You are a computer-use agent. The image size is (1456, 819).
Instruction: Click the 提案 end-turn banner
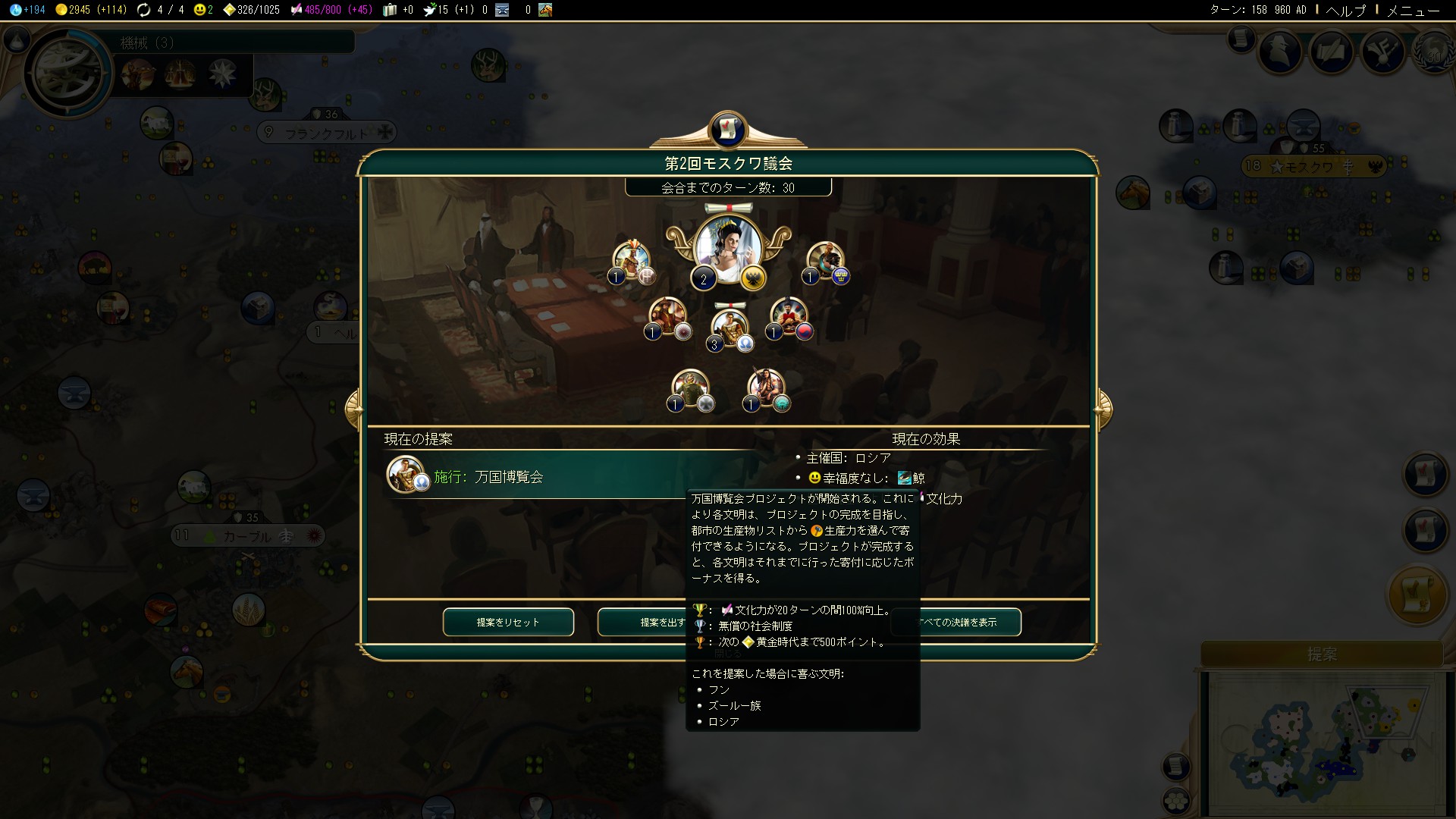(1322, 654)
